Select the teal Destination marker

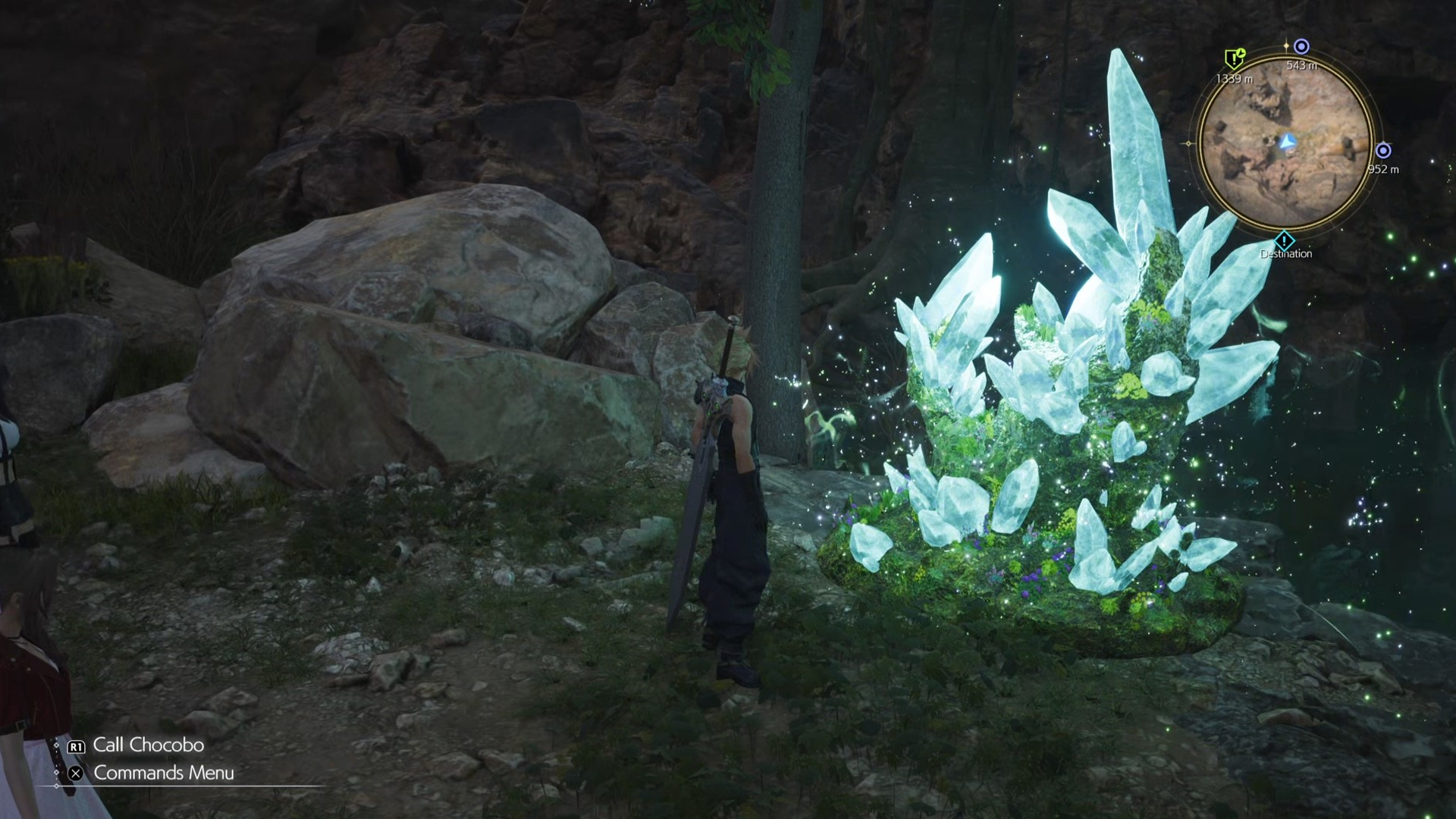[1285, 242]
